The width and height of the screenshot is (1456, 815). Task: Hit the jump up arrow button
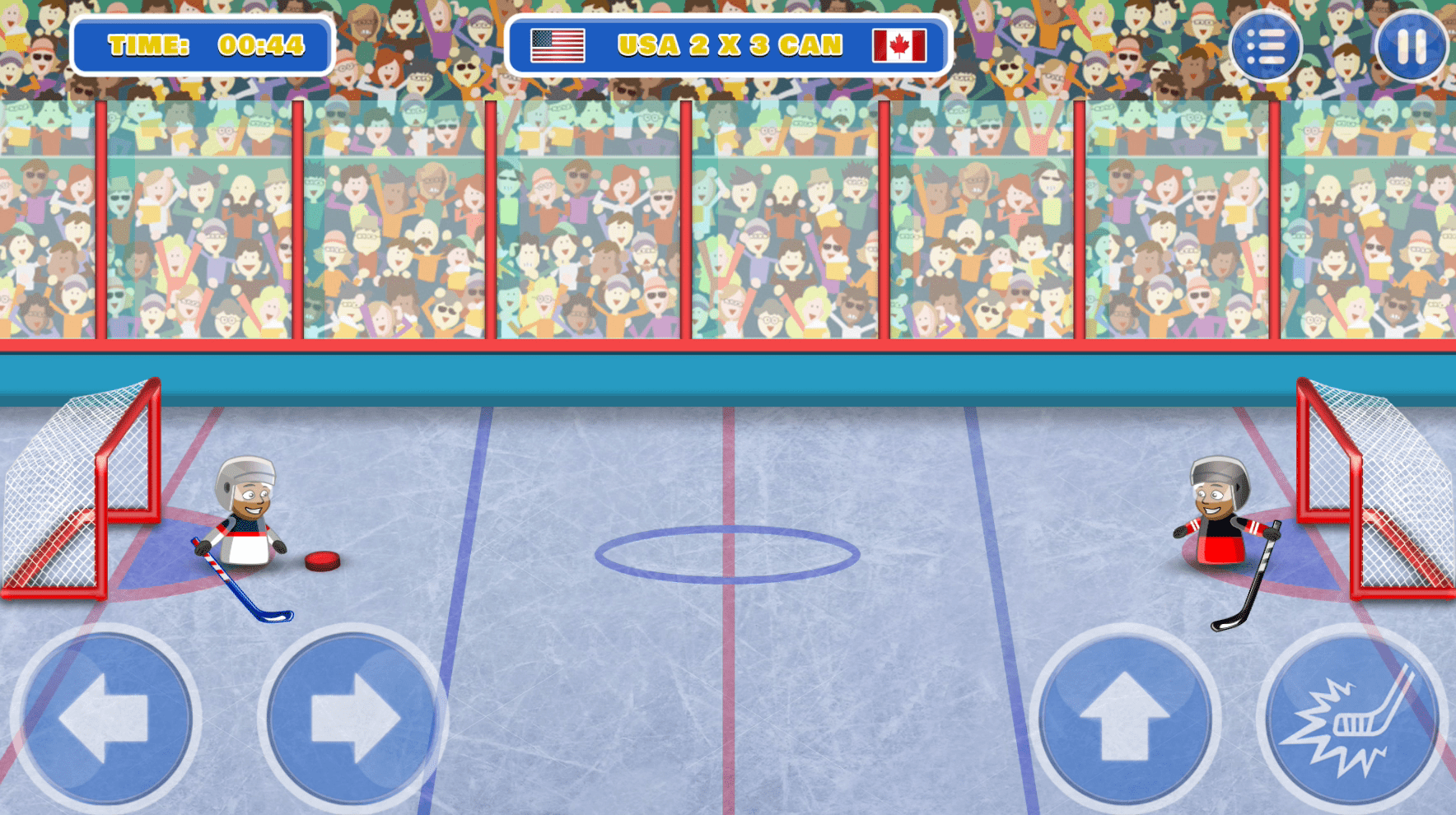coord(1125,718)
